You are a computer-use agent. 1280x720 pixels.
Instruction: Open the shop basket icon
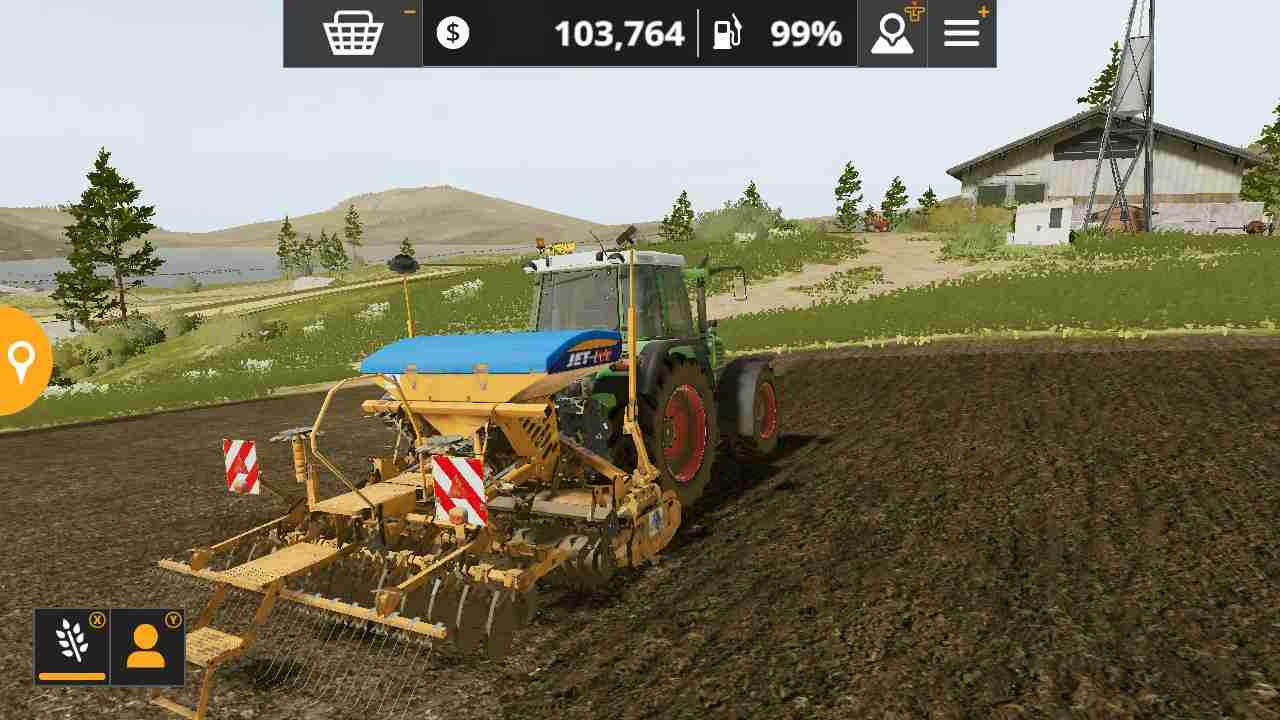point(350,33)
